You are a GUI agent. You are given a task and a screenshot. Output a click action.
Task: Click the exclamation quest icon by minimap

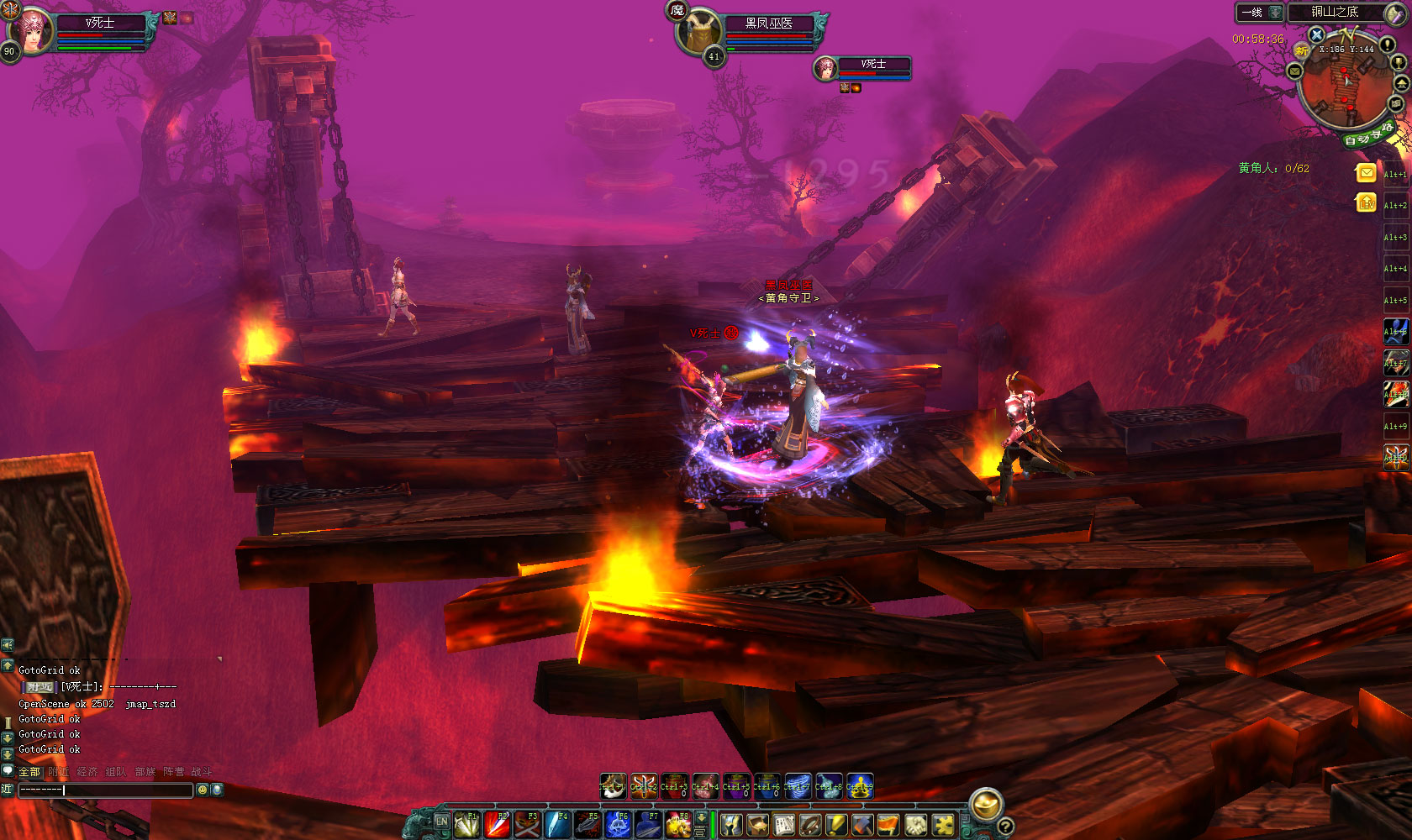coord(1387,45)
